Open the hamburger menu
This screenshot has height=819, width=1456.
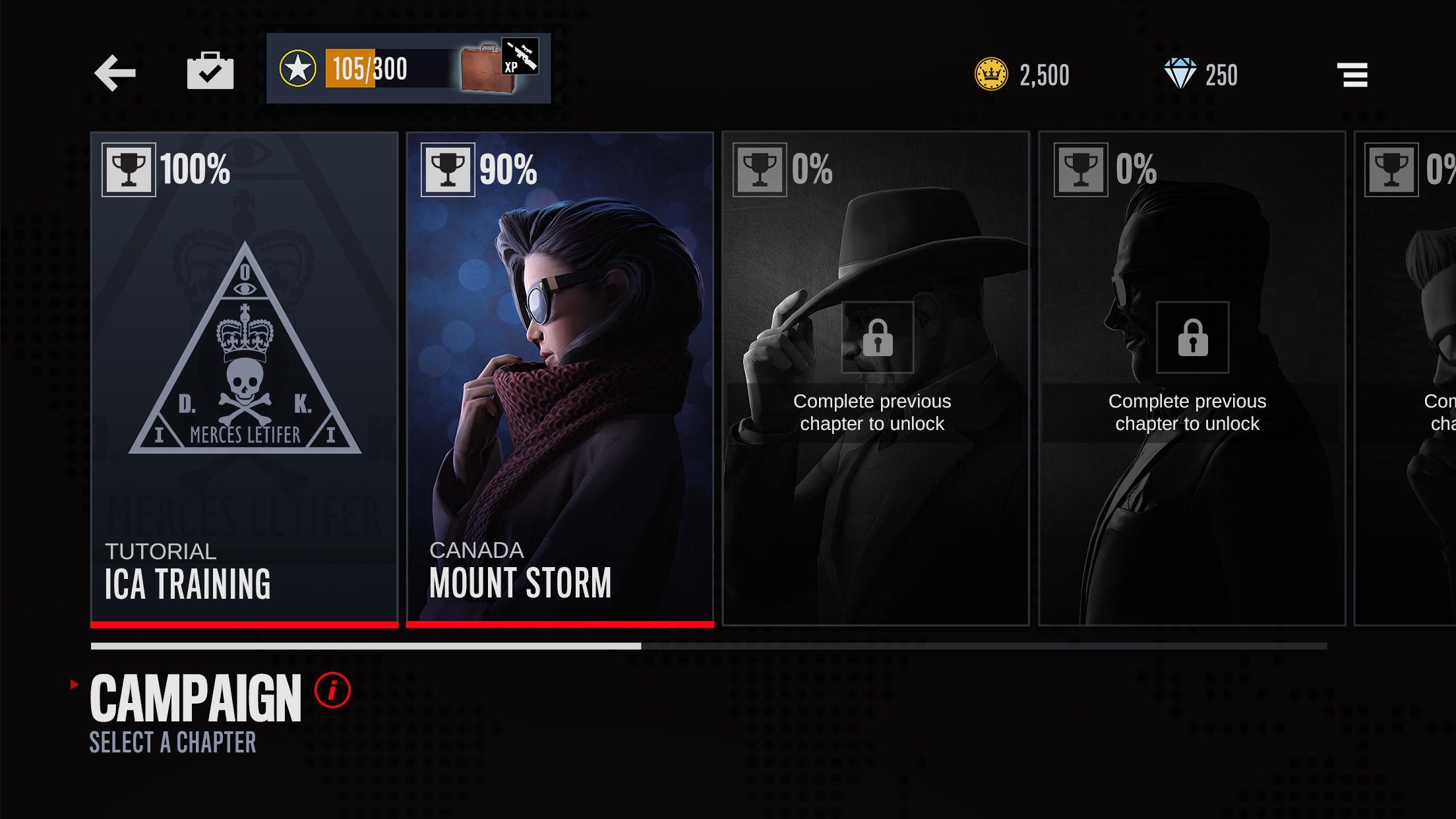point(1352,75)
